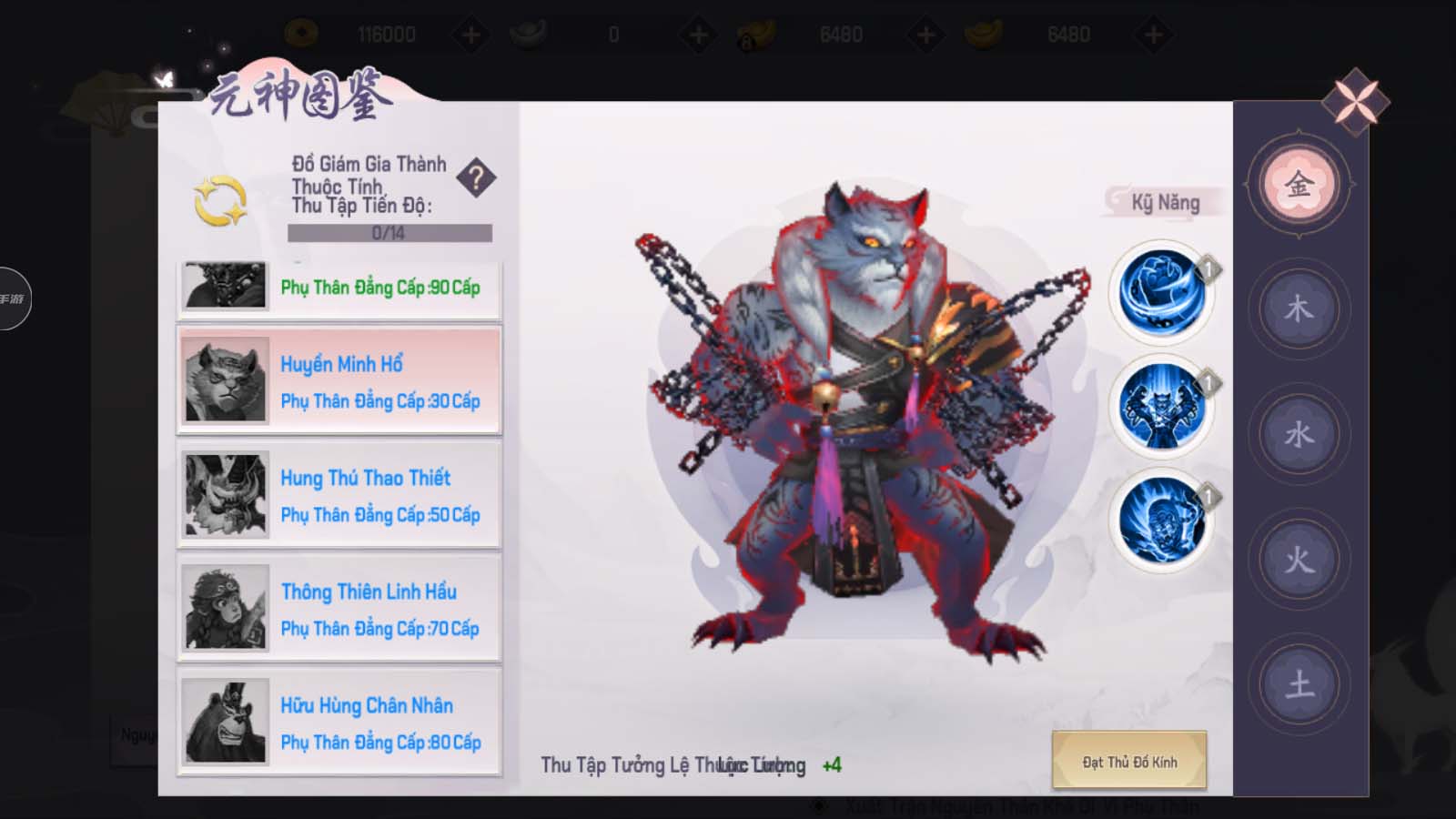Open the question mark help icon

476,177
